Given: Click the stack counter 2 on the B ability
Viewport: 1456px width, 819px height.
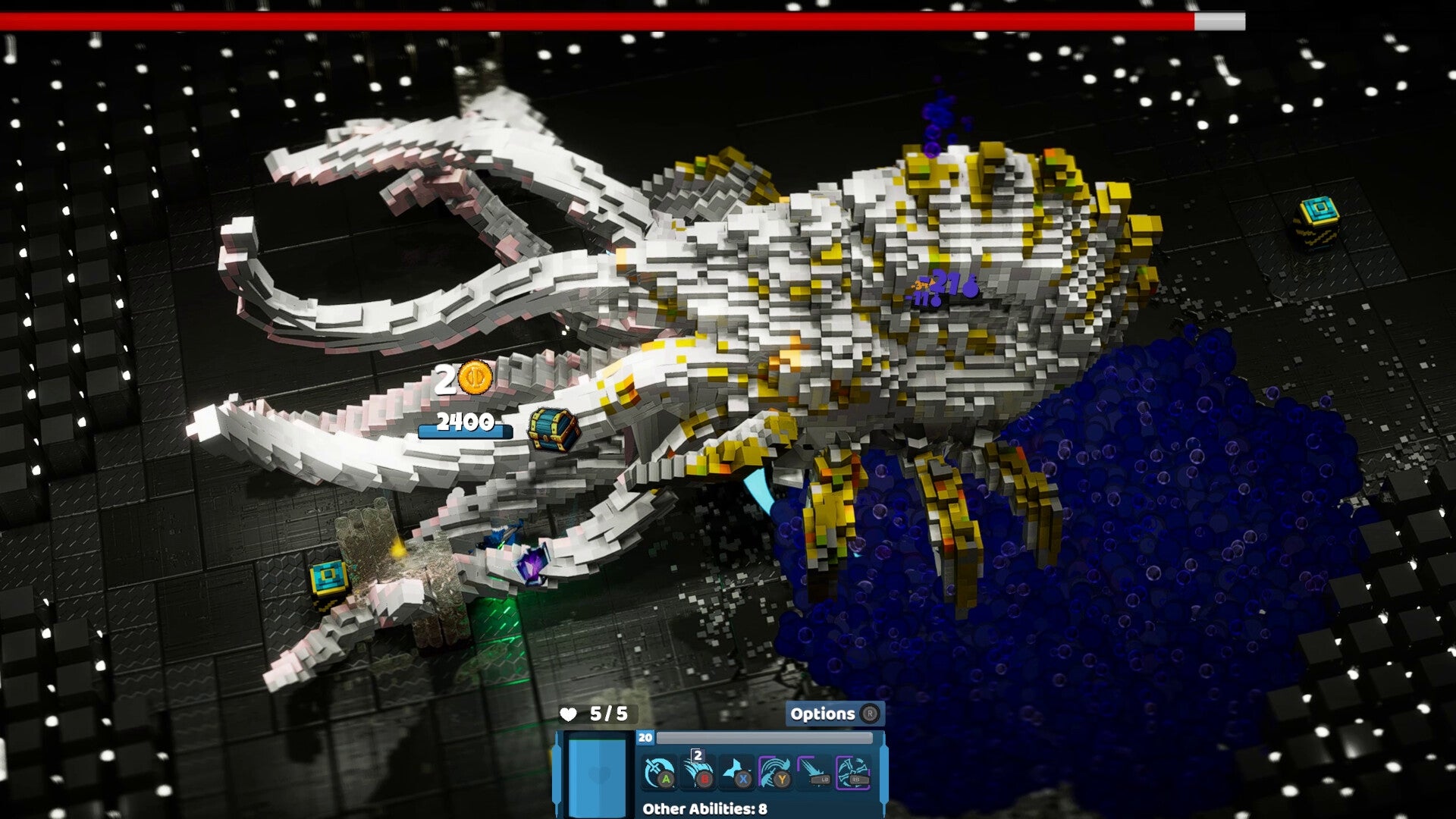Looking at the screenshot, I should 698,755.
